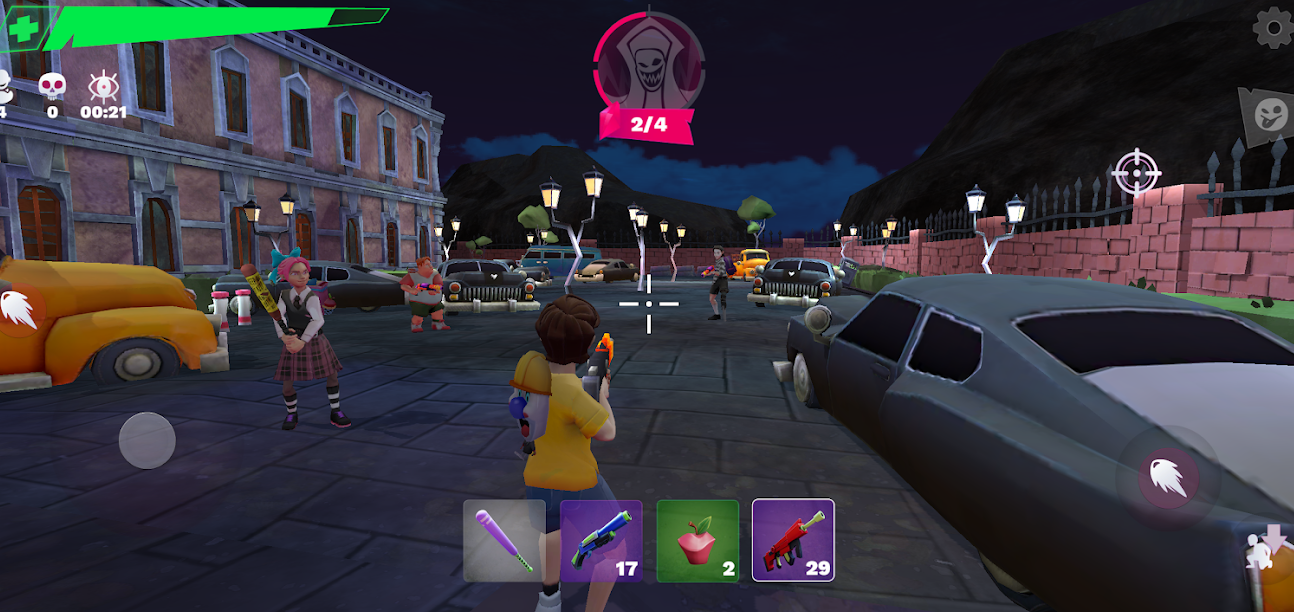Tap the white target aim button
The height and width of the screenshot is (612, 1294).
pos(1136,173)
